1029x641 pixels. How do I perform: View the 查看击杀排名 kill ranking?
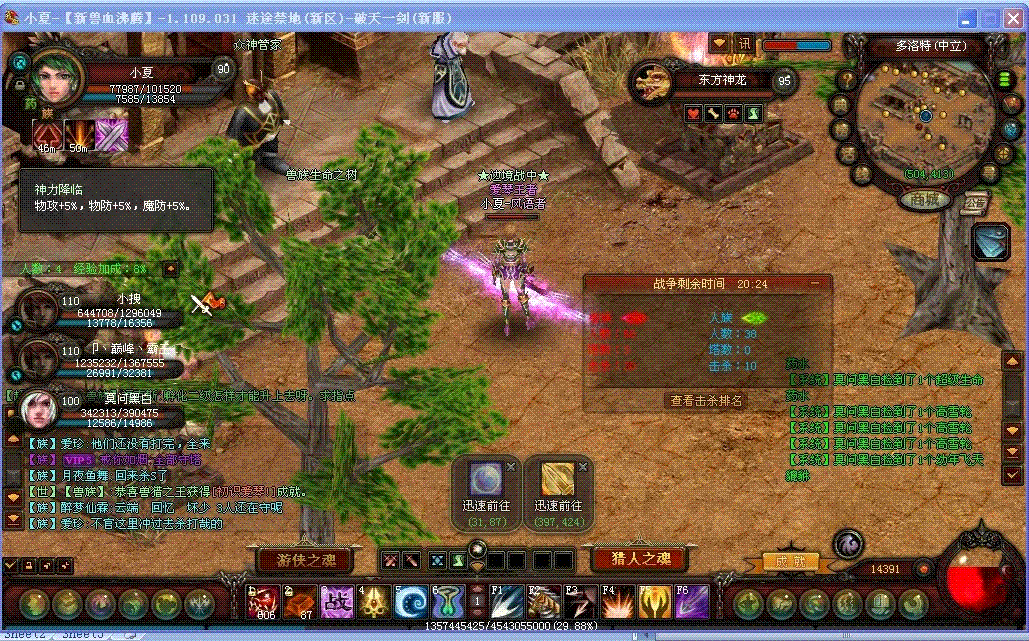click(x=707, y=400)
